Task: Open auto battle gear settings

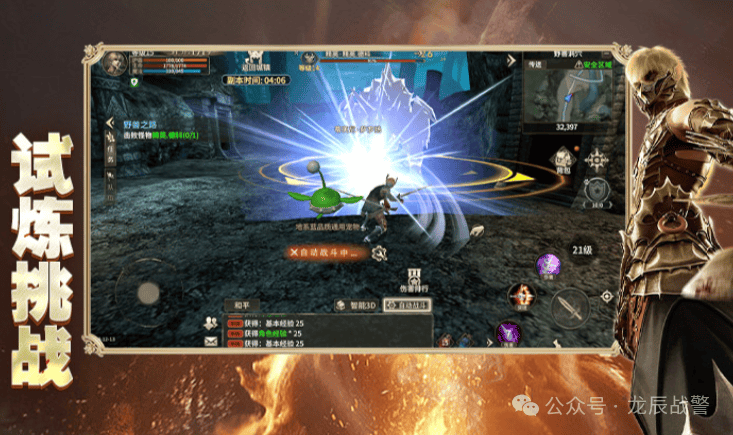Action: [x=379, y=254]
